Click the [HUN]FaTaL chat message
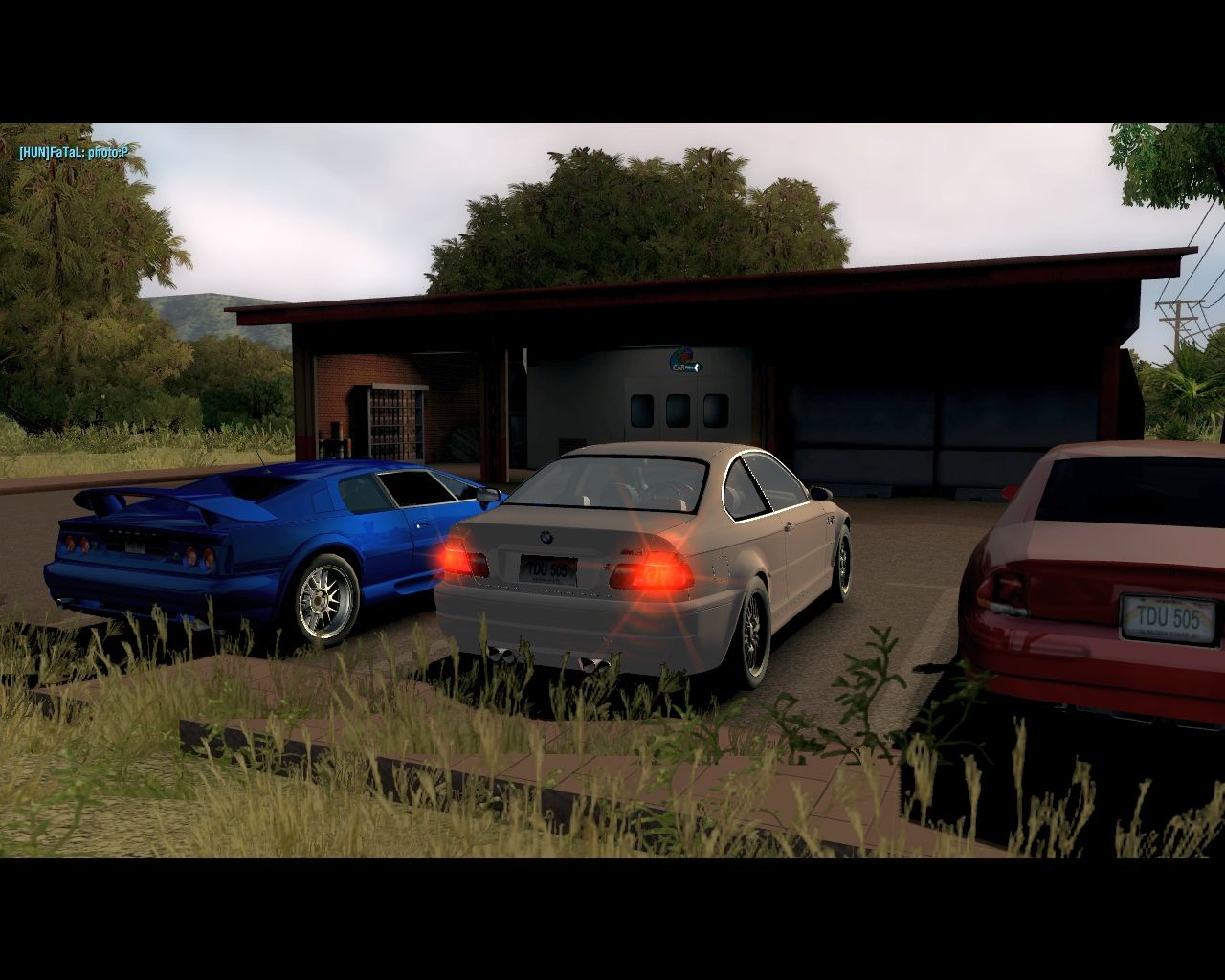The image size is (1225, 980). pos(73,152)
